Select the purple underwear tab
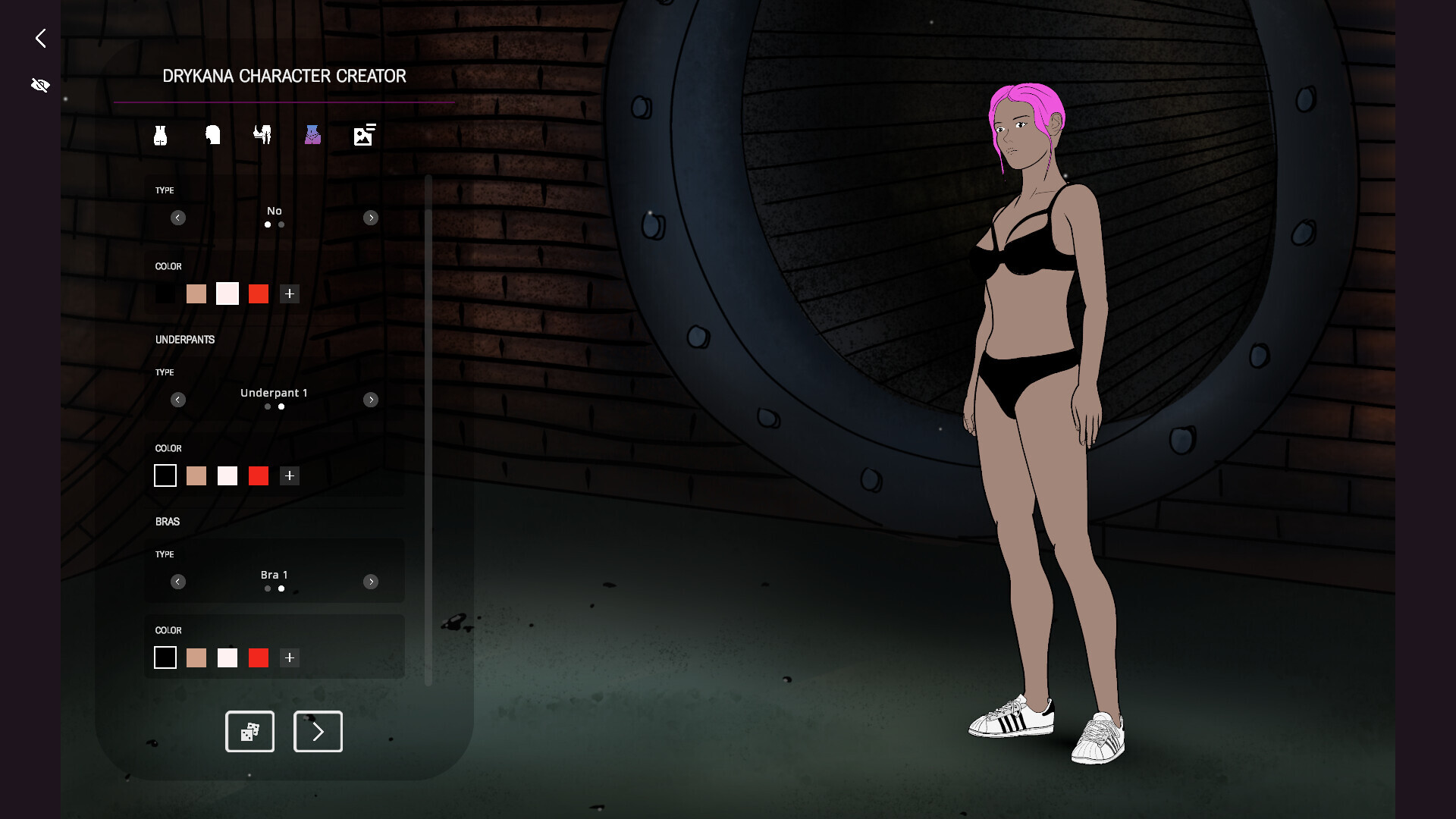The width and height of the screenshot is (1456, 819). (312, 135)
